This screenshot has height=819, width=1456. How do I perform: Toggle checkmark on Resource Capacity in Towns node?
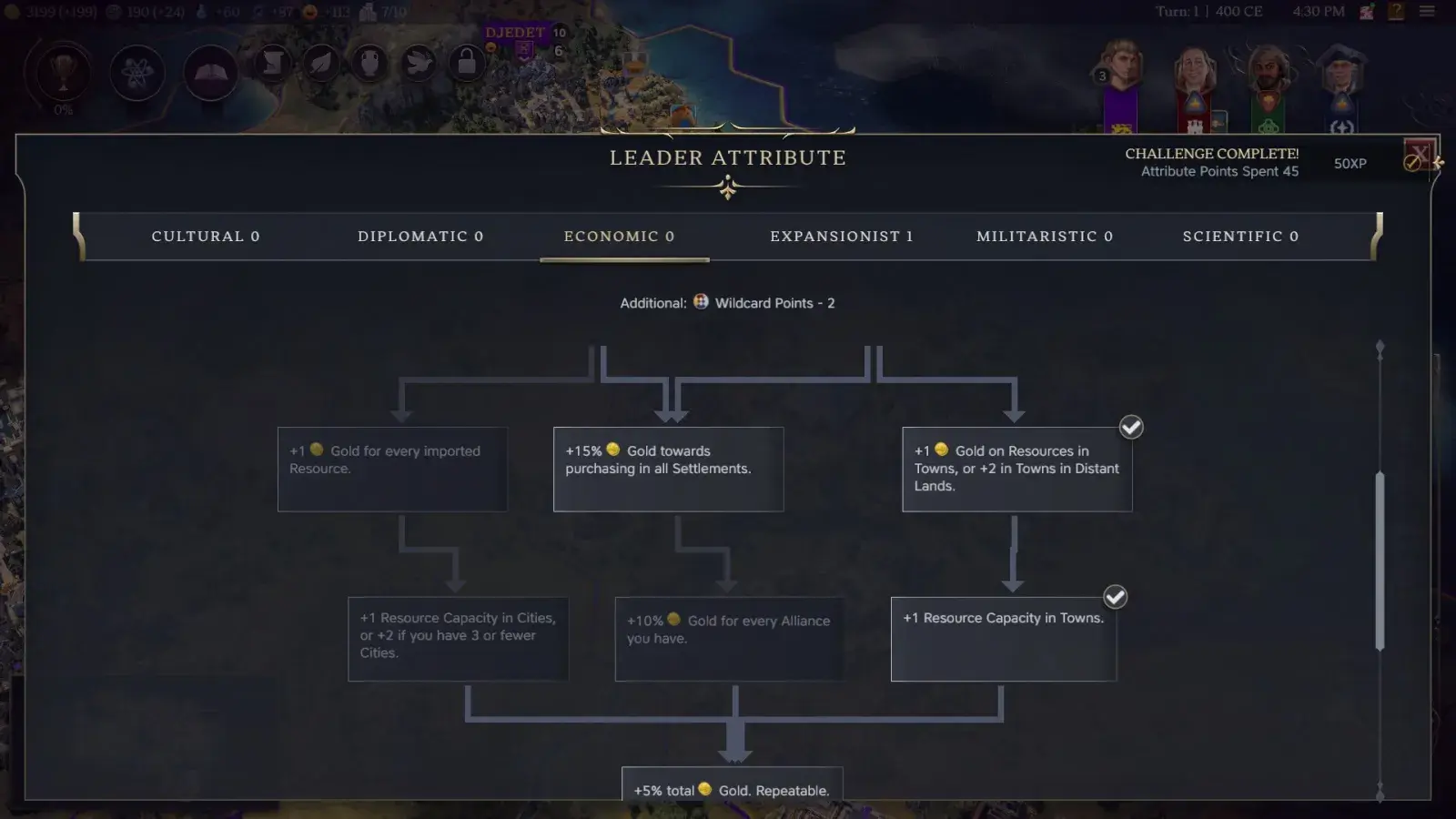(1115, 597)
